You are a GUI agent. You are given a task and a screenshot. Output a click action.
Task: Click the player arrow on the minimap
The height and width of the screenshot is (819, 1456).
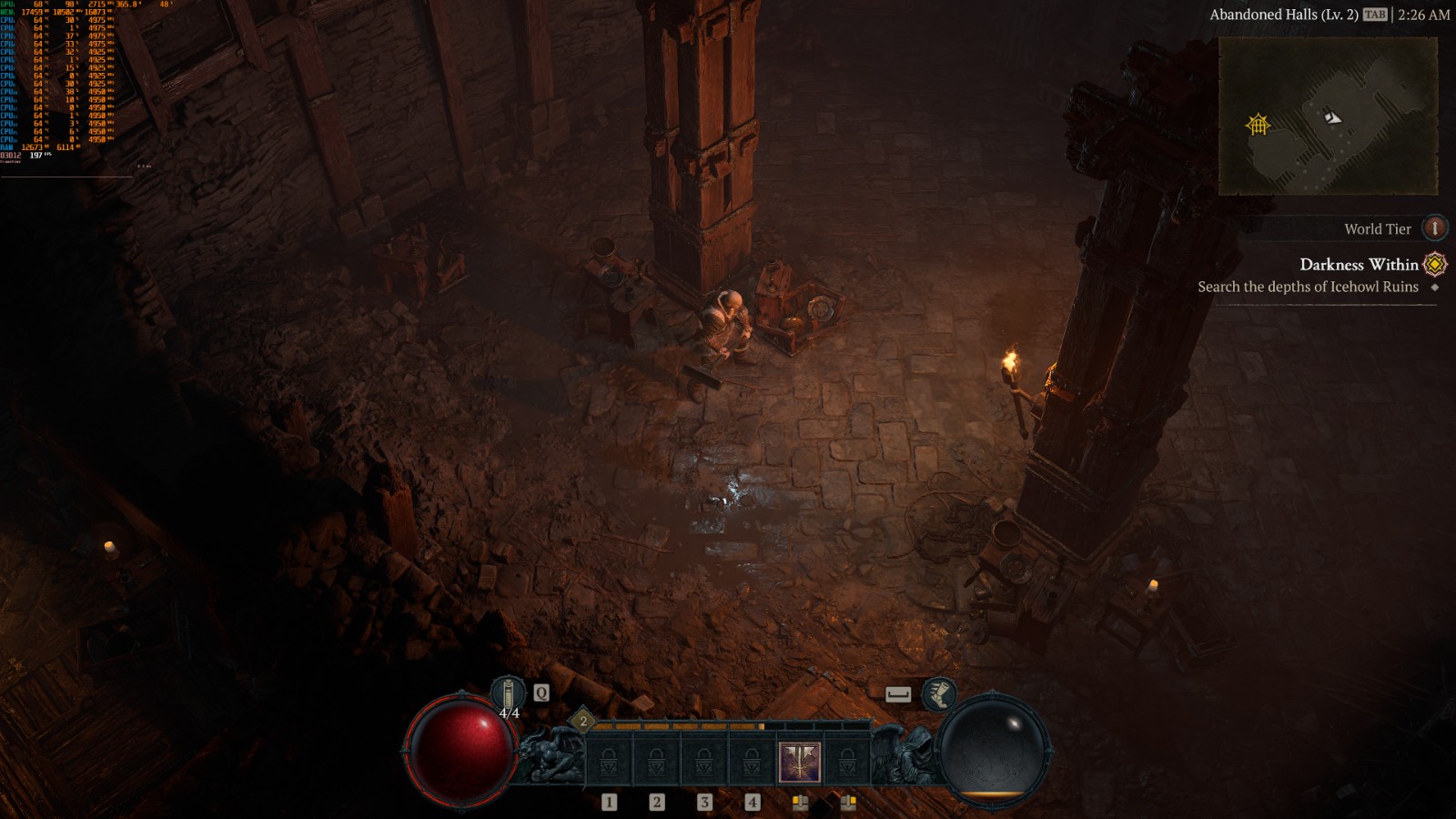tap(1333, 118)
